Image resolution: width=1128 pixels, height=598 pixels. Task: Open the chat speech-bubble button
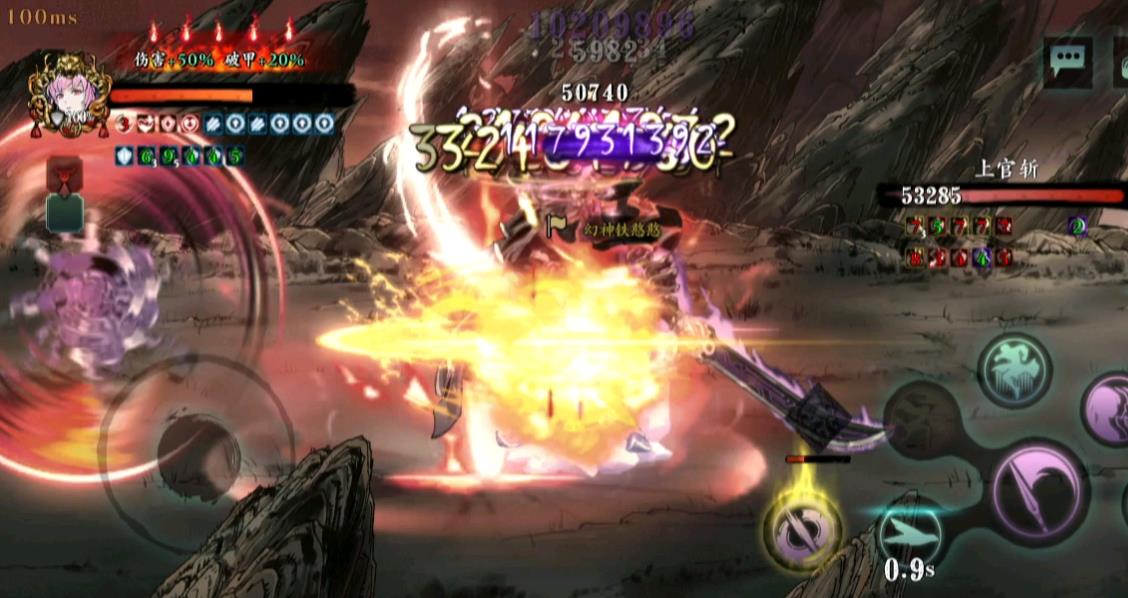point(1068,62)
